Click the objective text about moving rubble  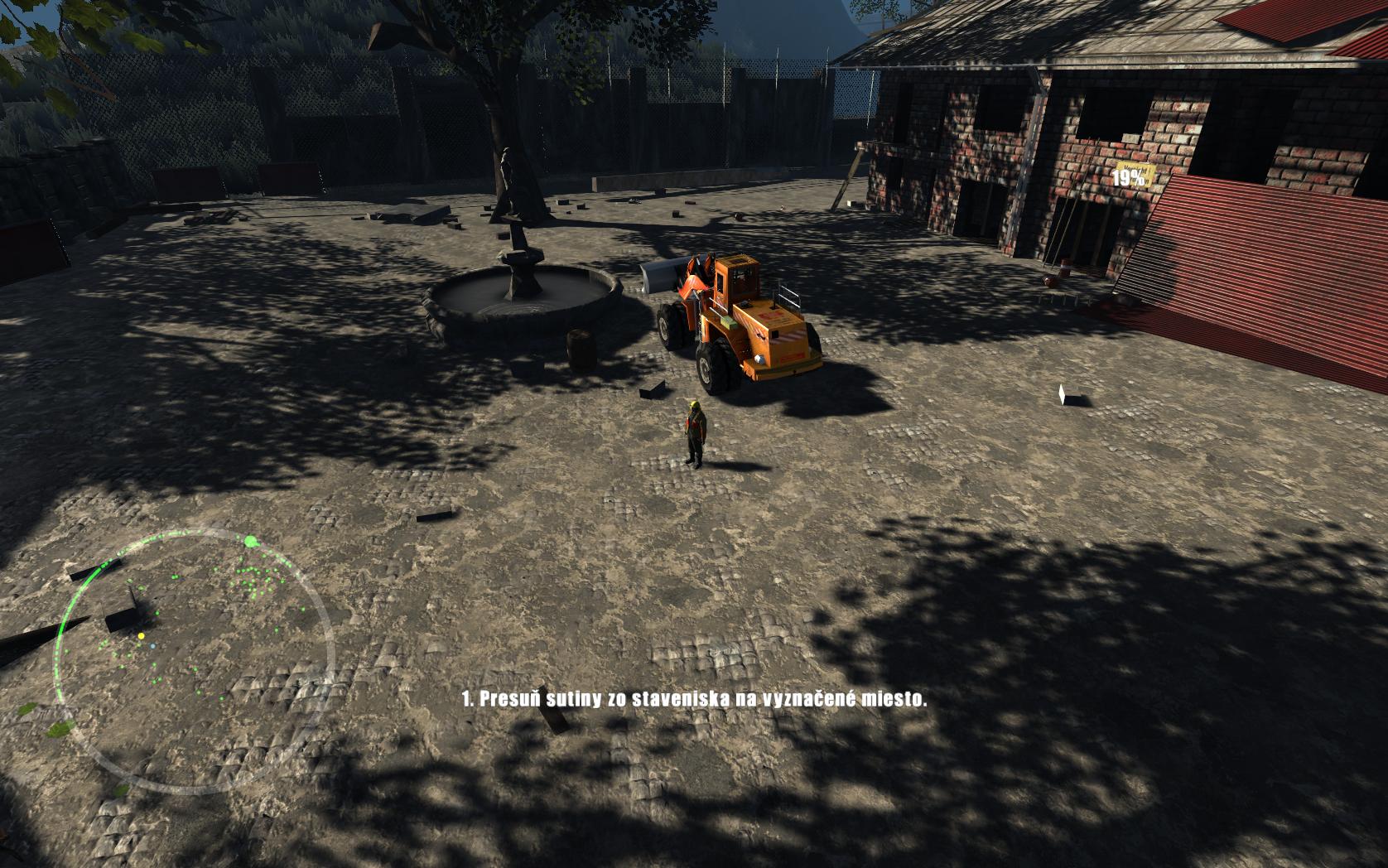[x=694, y=699]
